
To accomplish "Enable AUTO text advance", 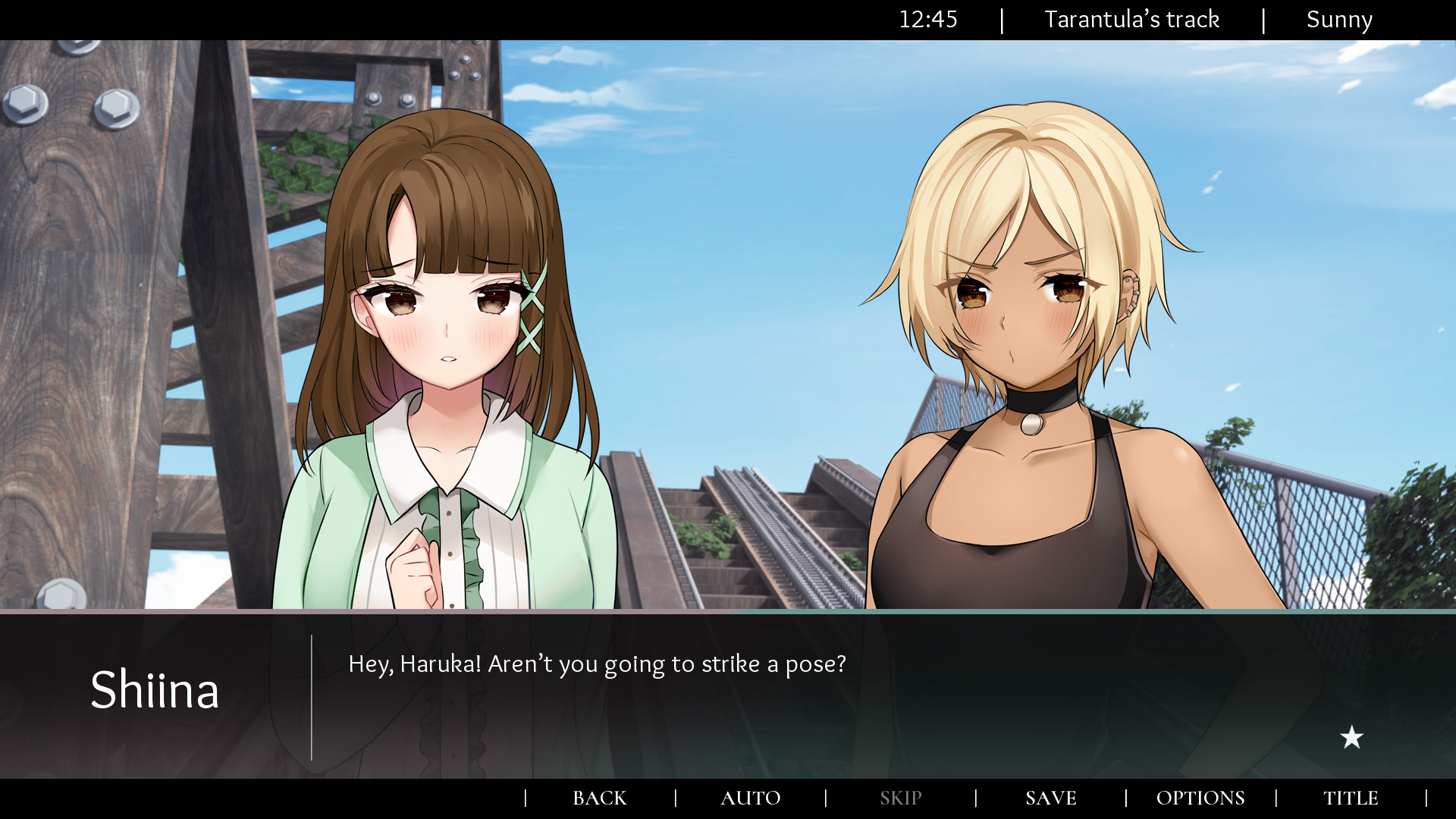I will point(750,798).
